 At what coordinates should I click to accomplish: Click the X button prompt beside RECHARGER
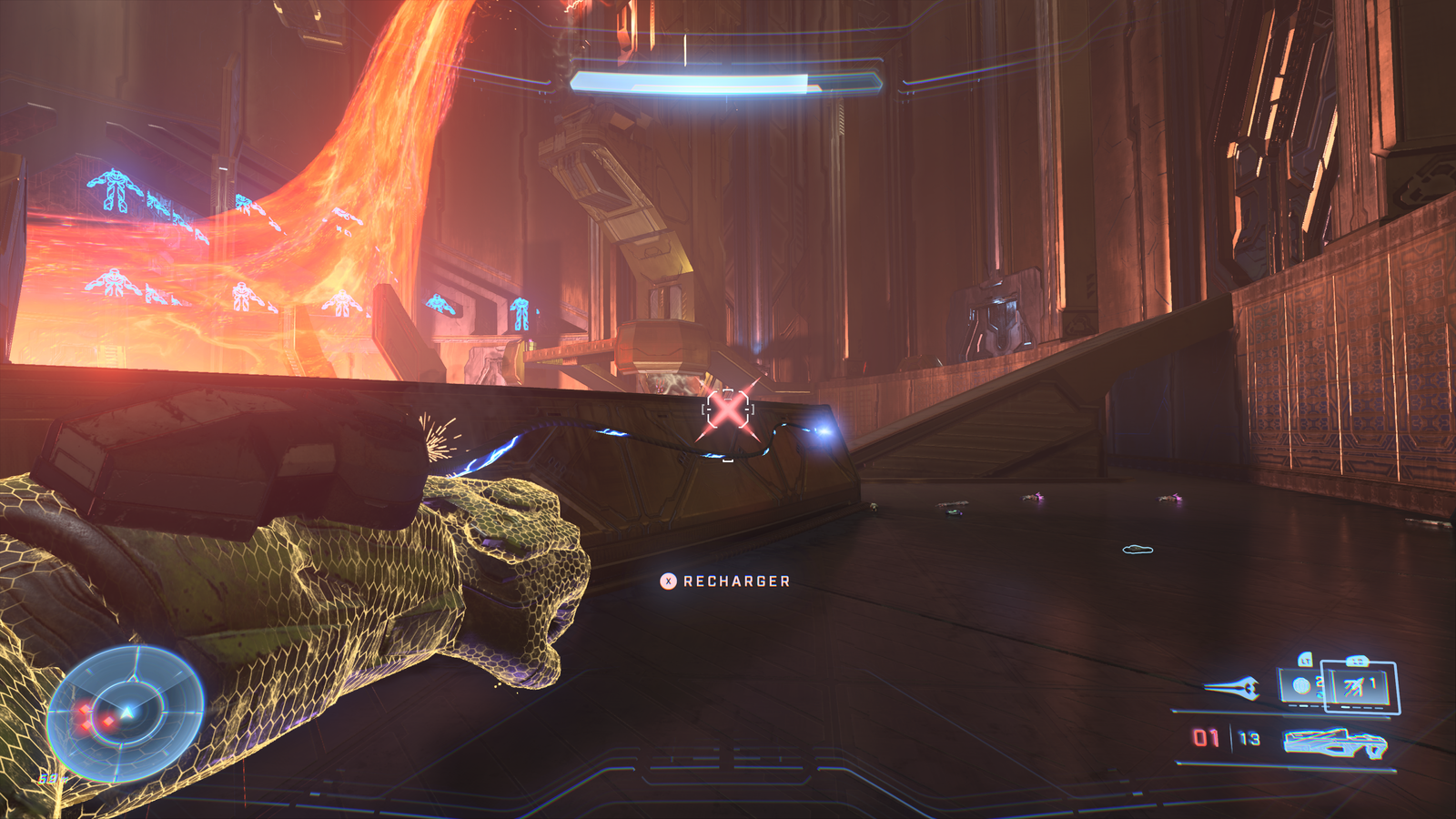pyautogui.click(x=667, y=581)
